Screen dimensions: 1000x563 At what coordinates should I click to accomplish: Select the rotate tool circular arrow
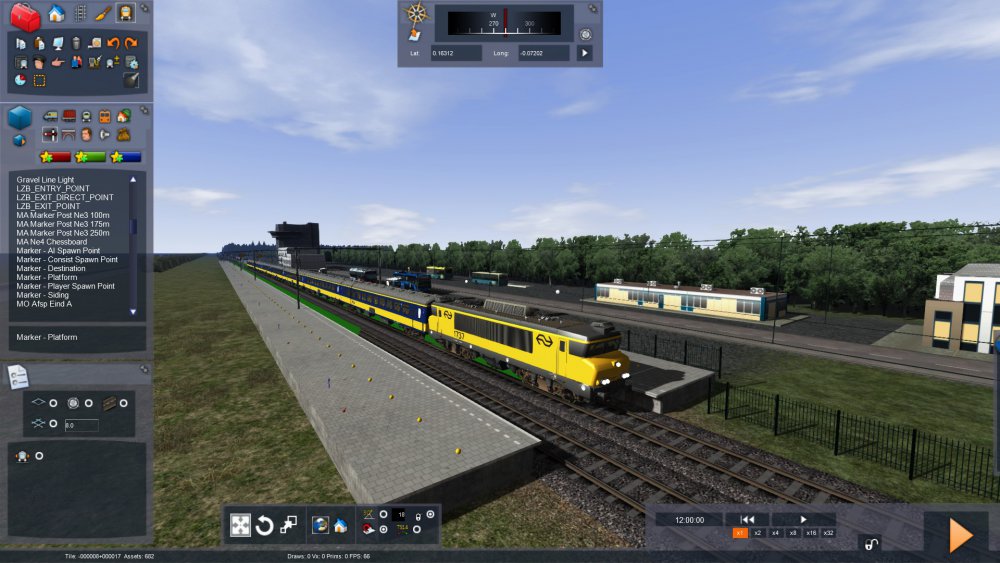coord(264,525)
